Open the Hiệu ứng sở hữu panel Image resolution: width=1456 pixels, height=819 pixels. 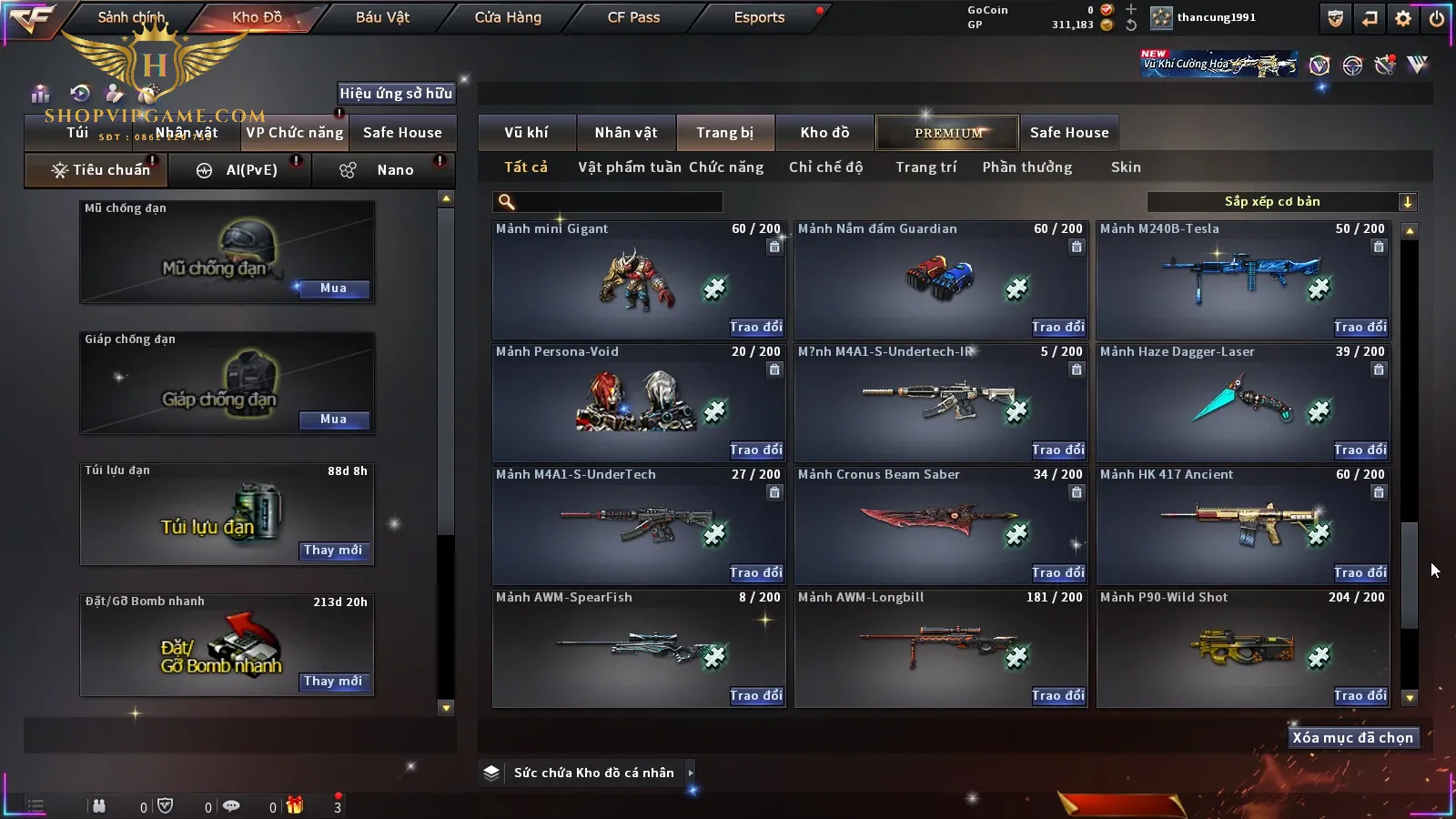[x=396, y=93]
